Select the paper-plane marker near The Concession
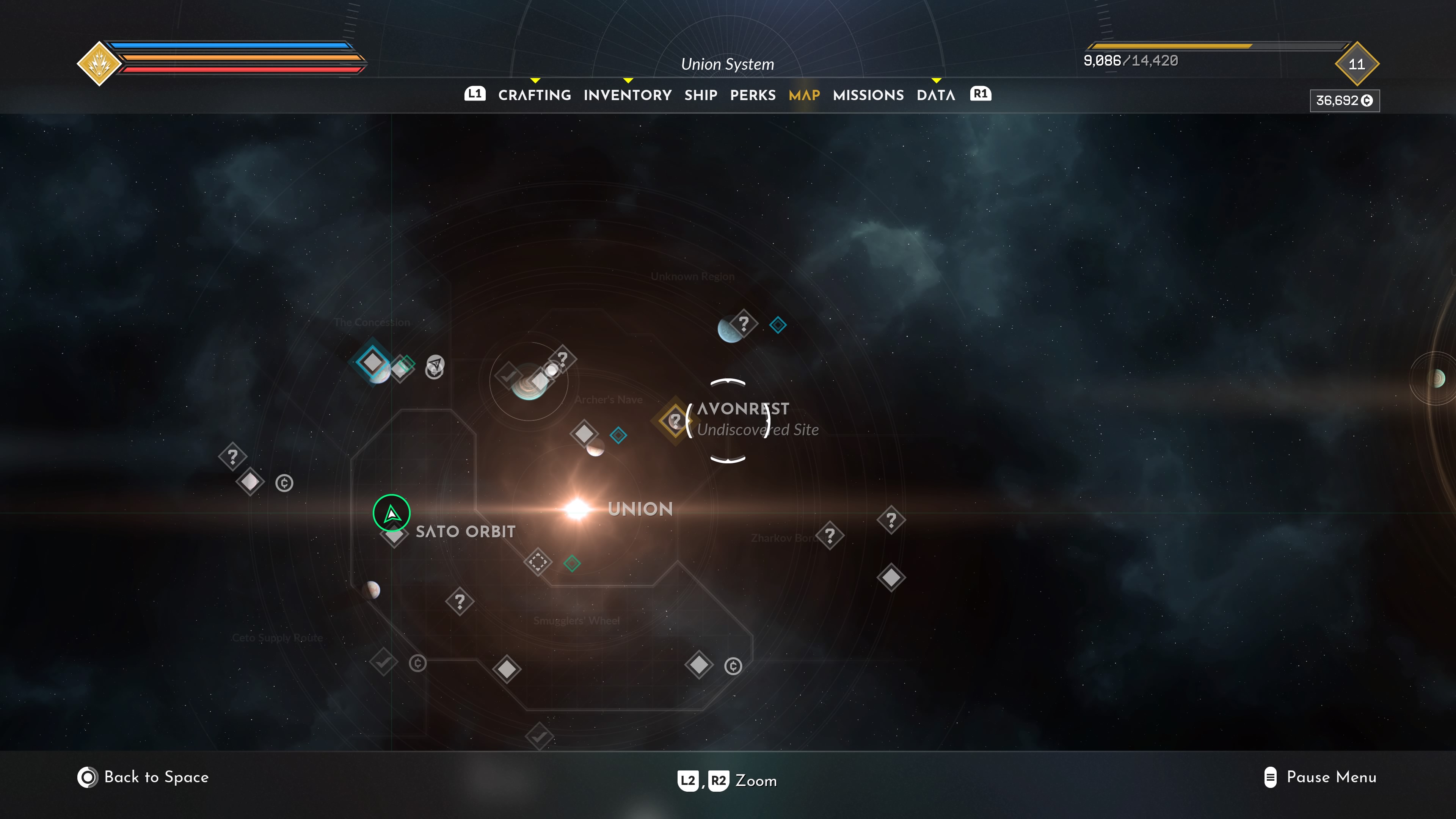Viewport: 1456px width, 819px height. pyautogui.click(x=435, y=363)
